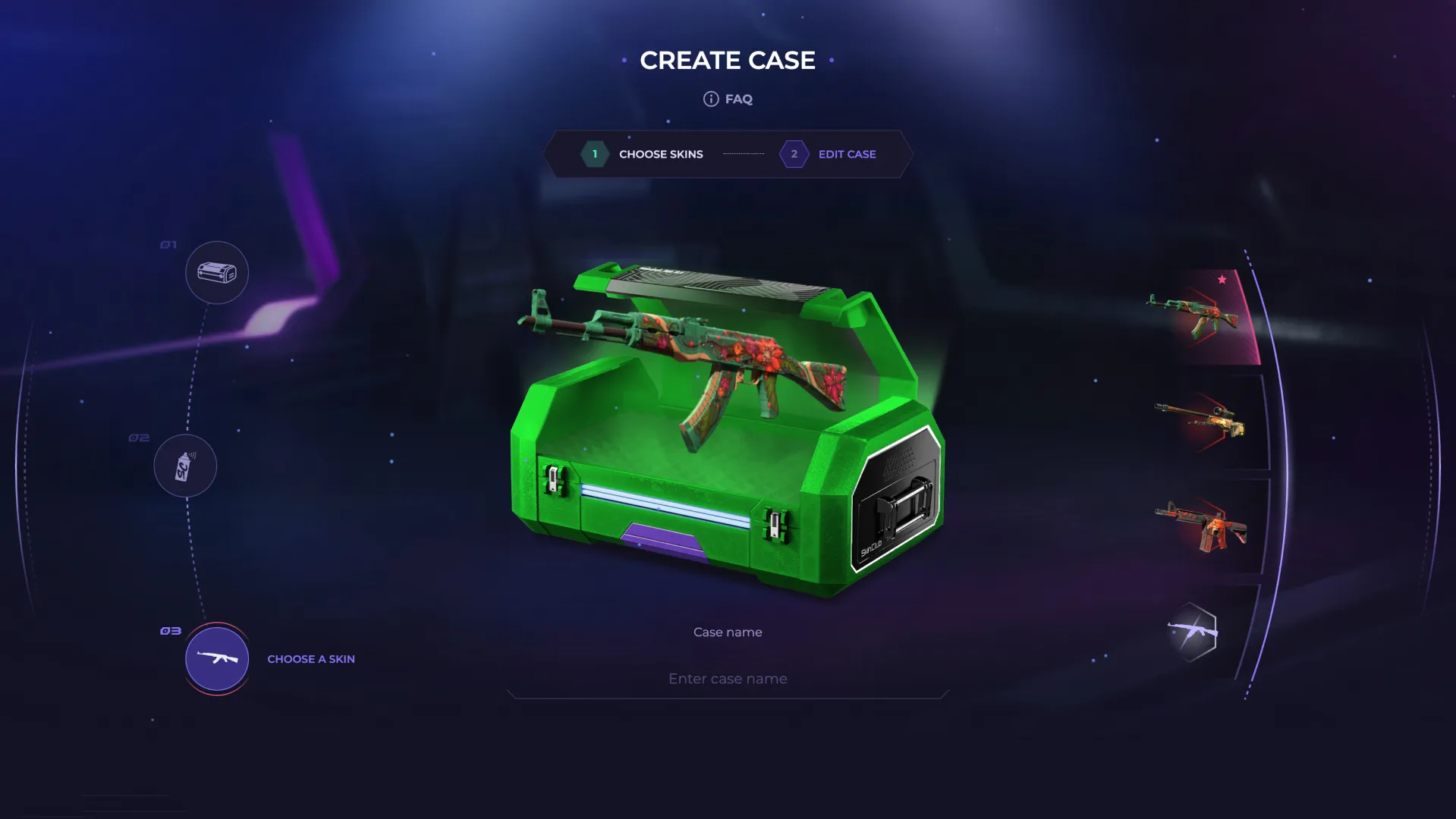Switch to the EDIT CASE step
The height and width of the screenshot is (819, 1456).
coord(847,154)
